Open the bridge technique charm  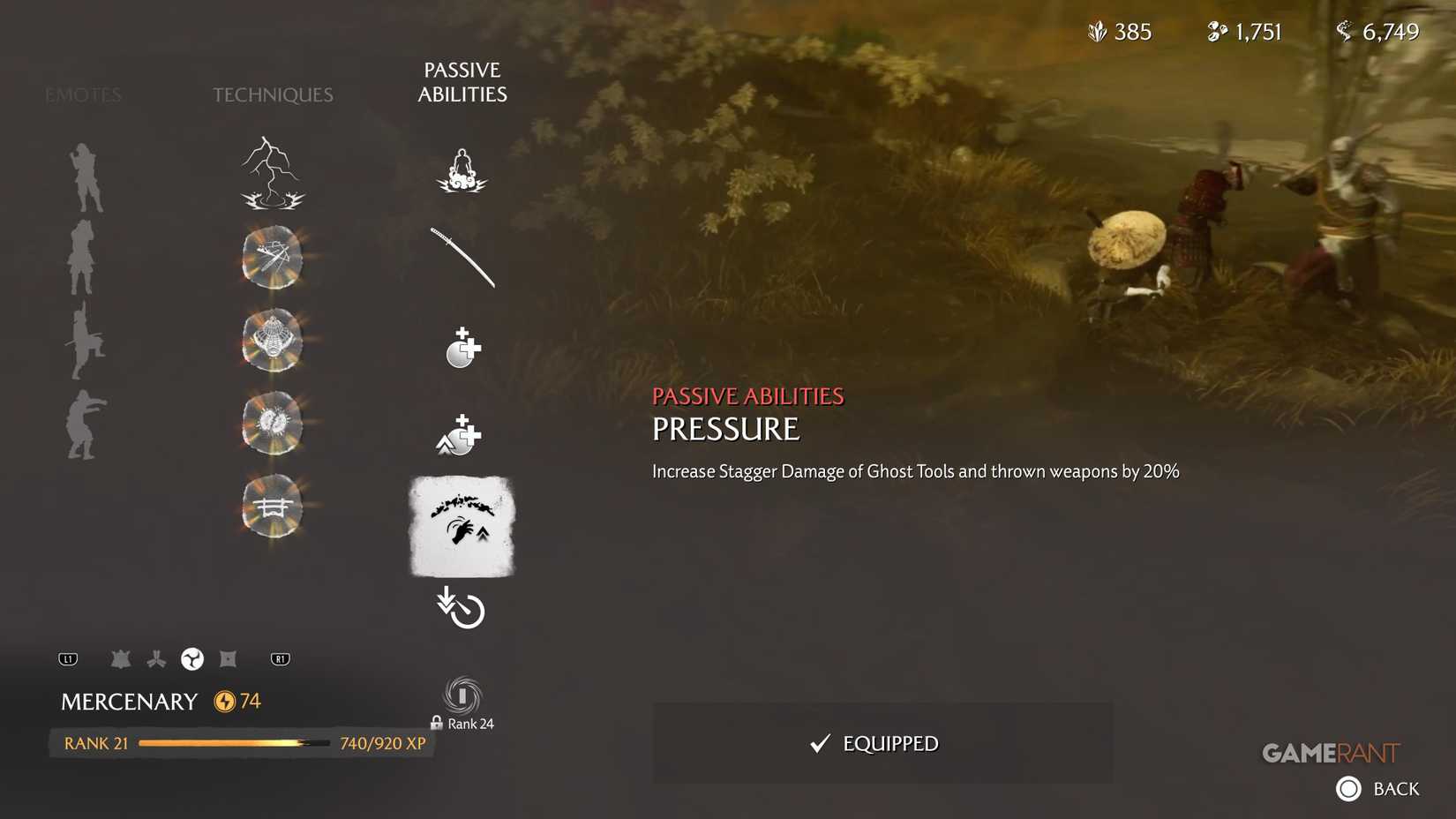point(272,505)
